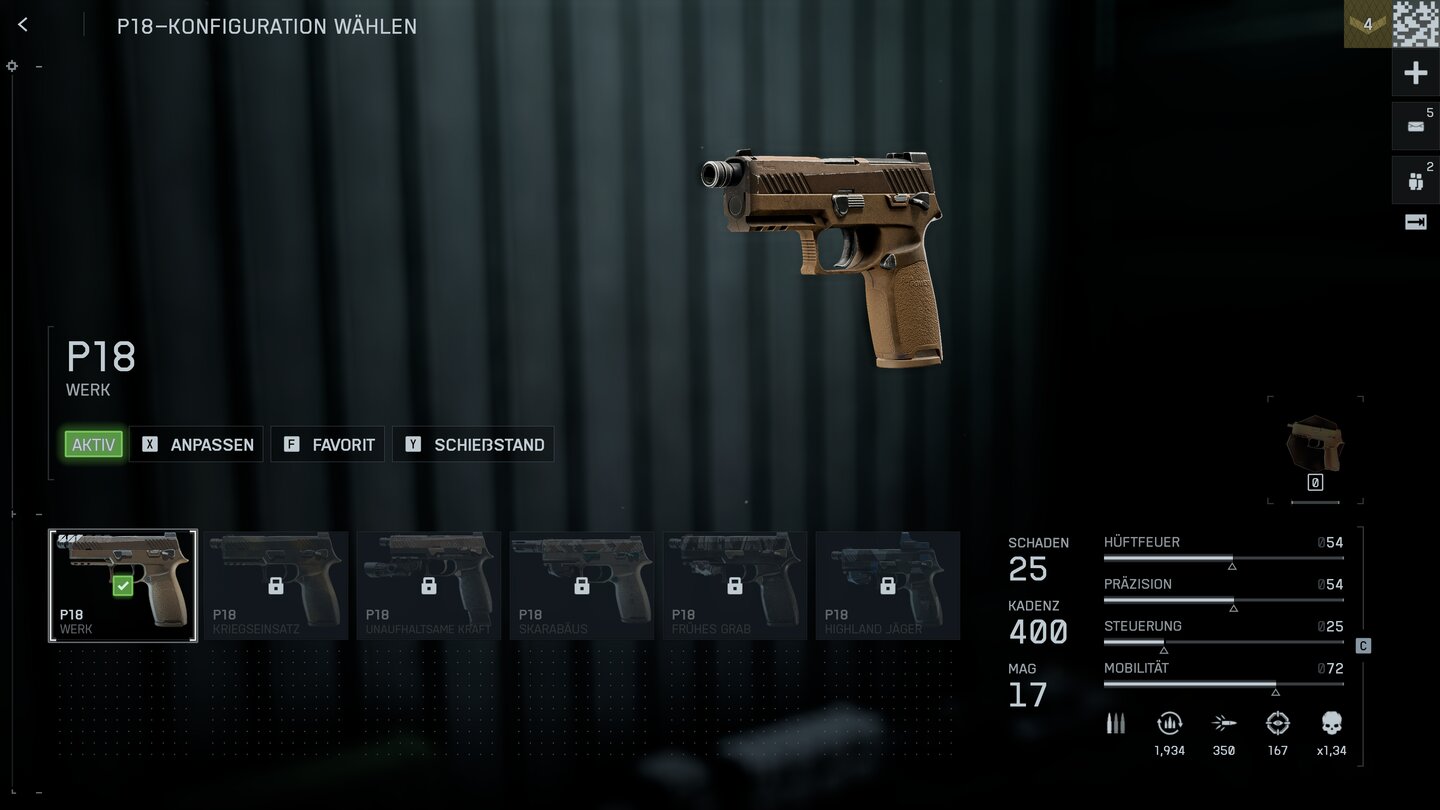
Task: Open the weapon charm preview slot
Action: [x=1315, y=449]
